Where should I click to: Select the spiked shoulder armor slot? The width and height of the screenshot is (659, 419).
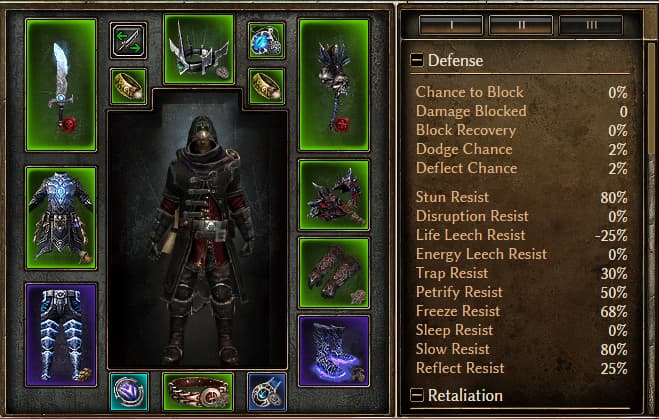point(334,194)
